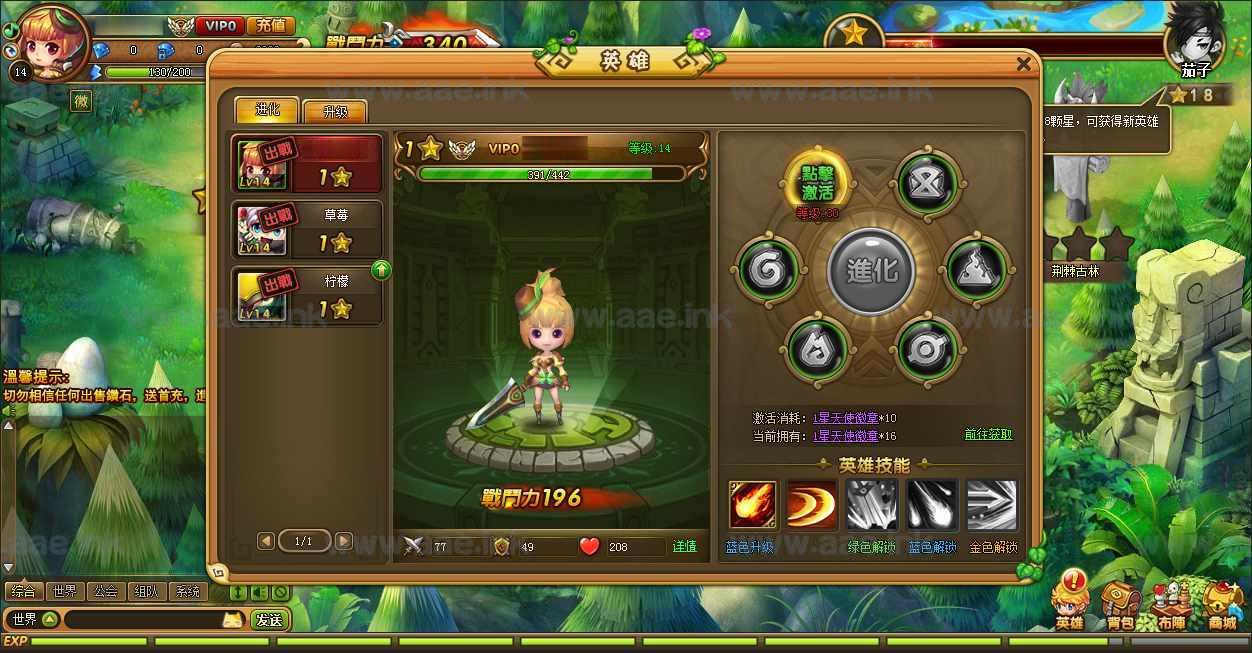Open the 布陣 formation menu

pos(1170,606)
